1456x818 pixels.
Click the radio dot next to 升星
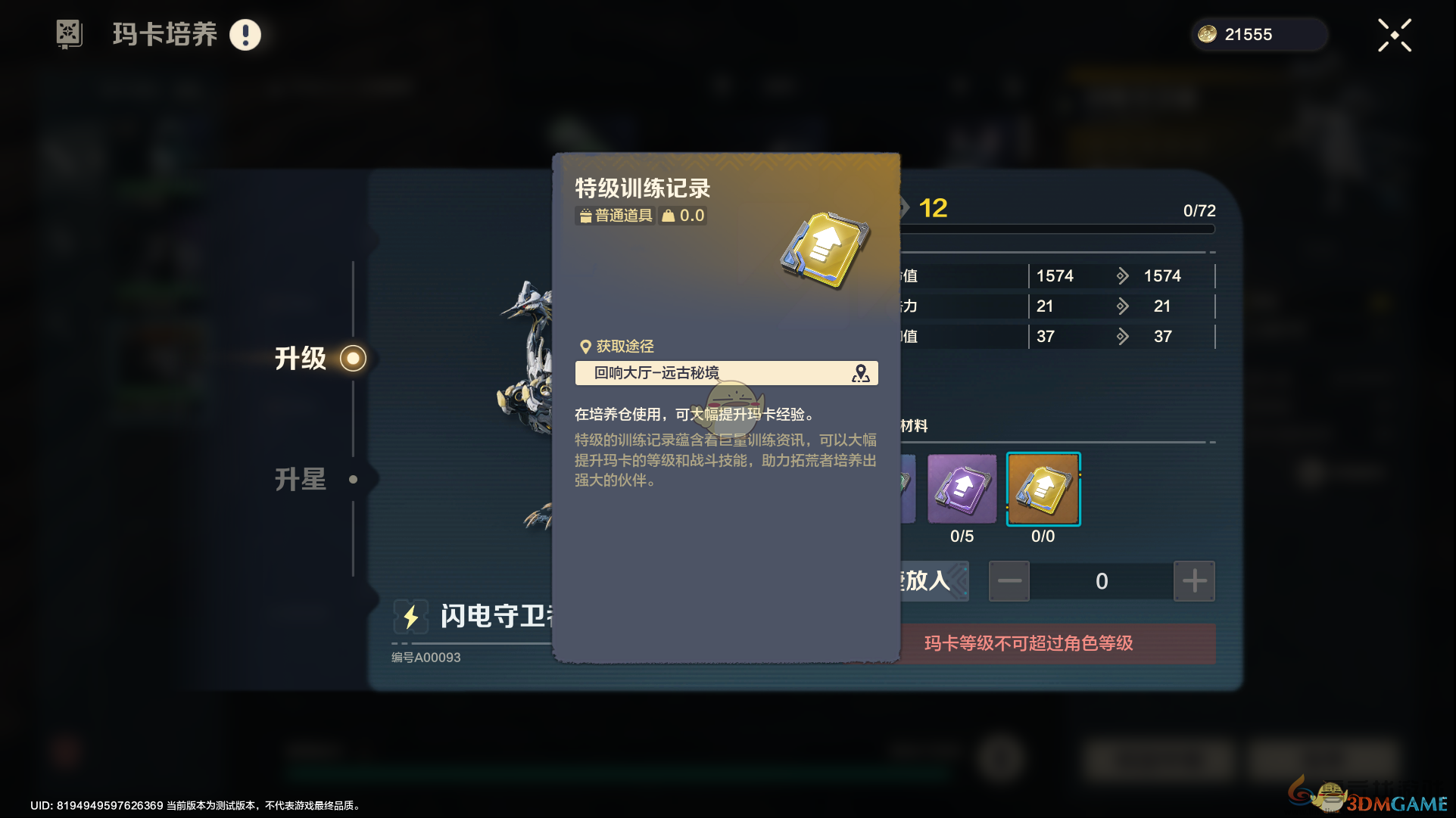click(x=353, y=478)
